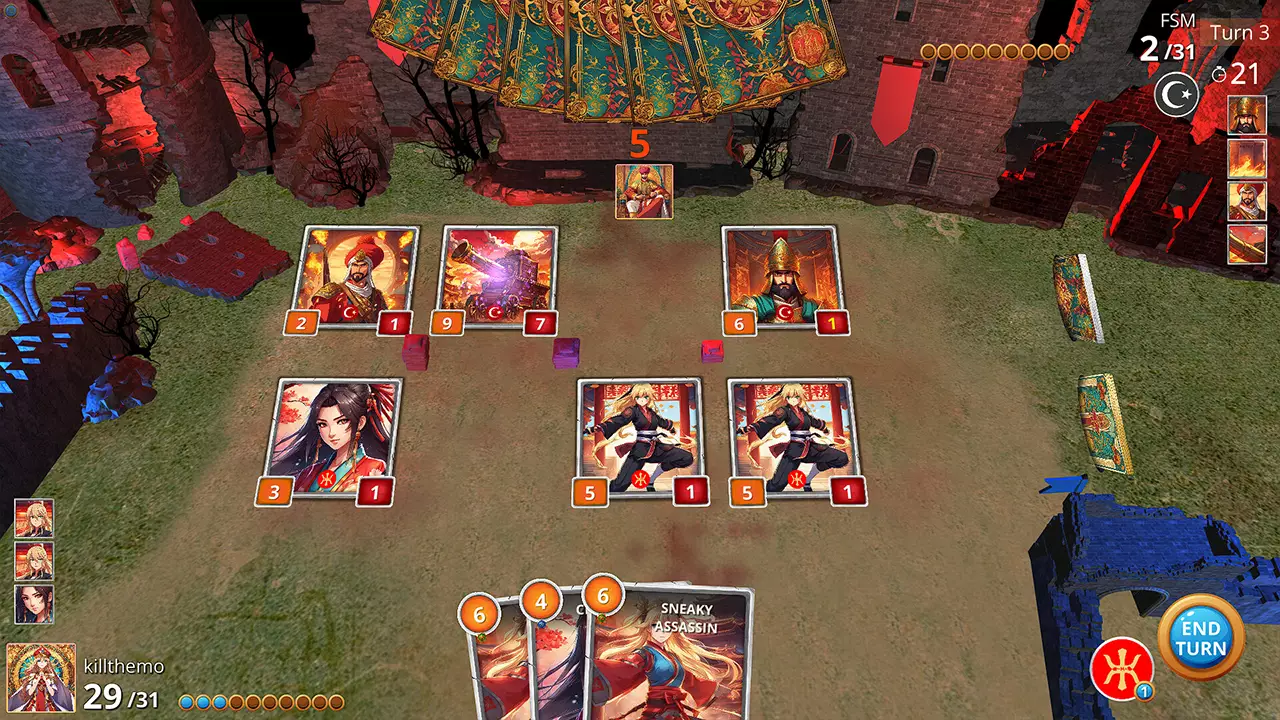Expand the opponent's face-up card showing 5
This screenshot has width=1280, height=720.
[644, 191]
